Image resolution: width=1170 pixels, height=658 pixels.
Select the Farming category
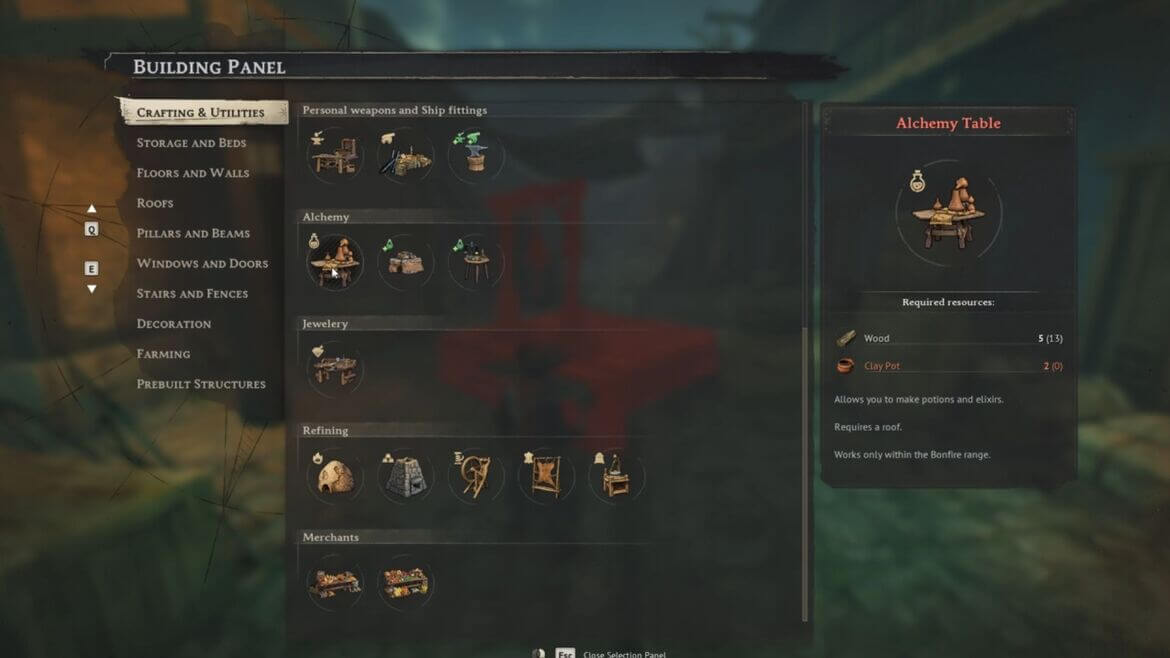[x=163, y=353]
